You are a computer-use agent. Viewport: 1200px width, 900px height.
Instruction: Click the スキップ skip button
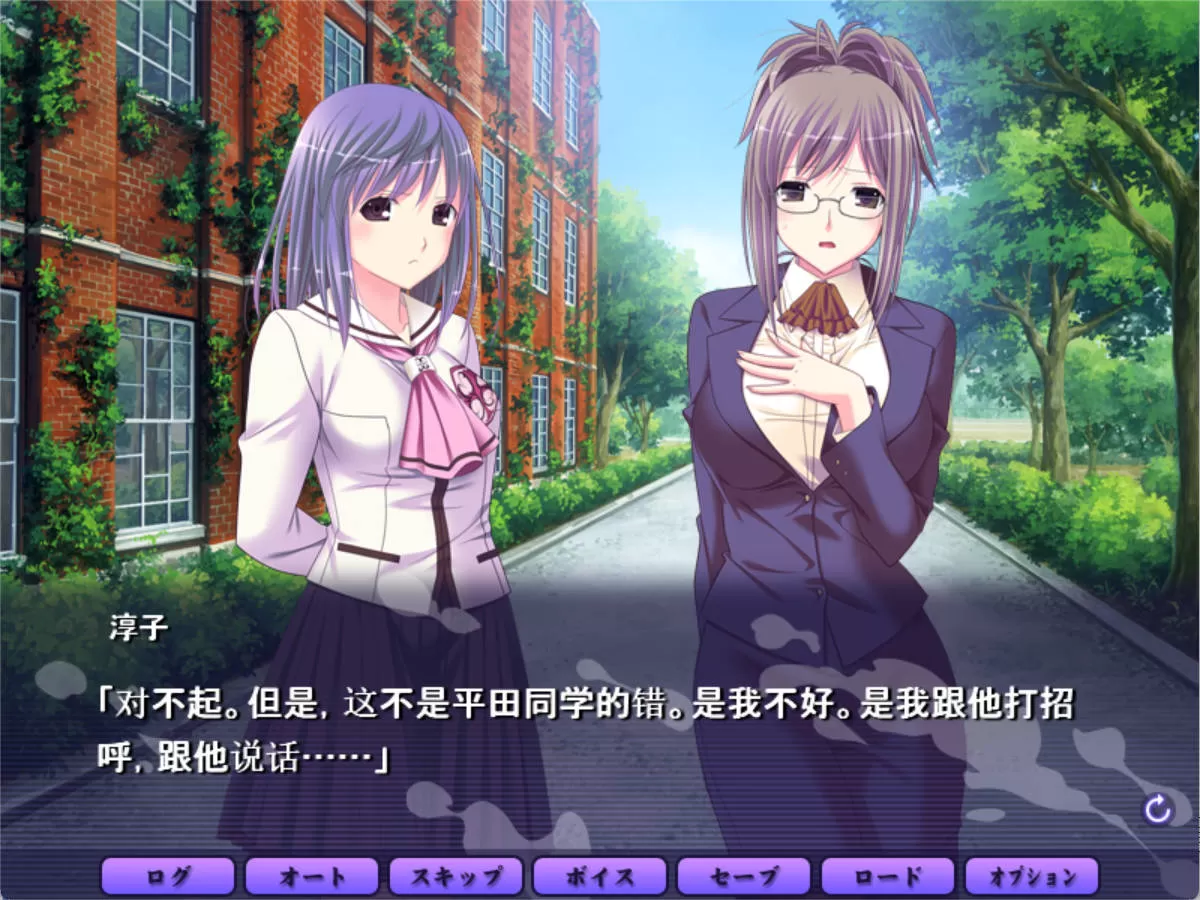pos(456,877)
